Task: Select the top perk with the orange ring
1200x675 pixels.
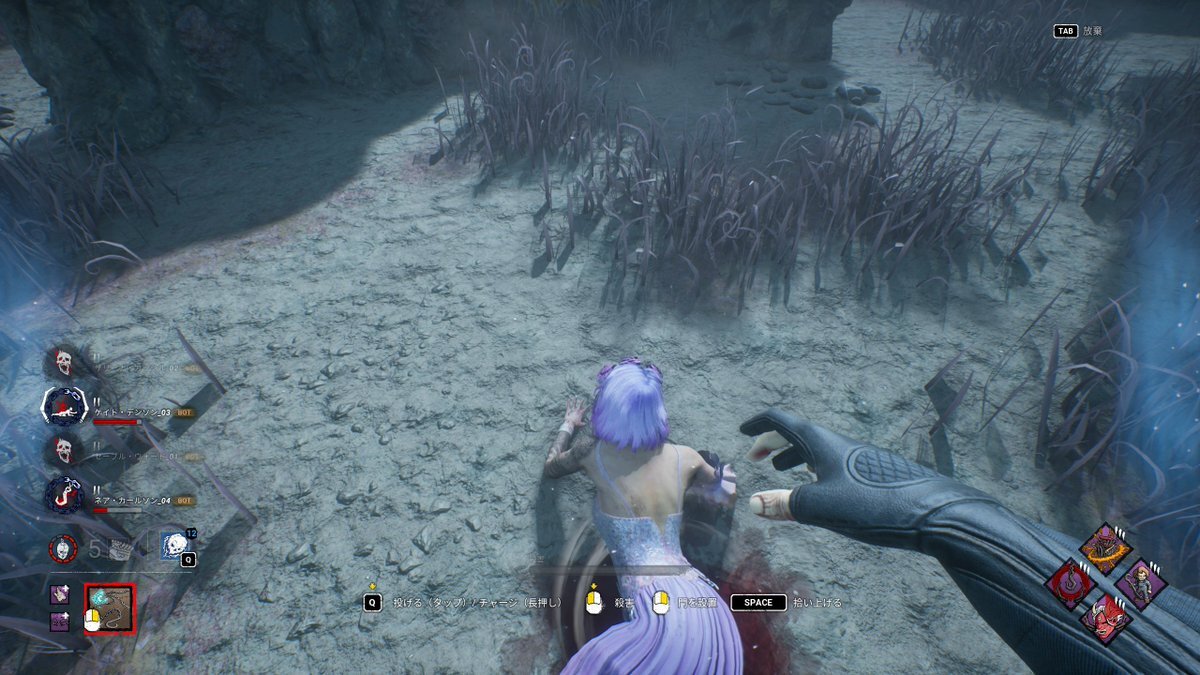Action: pyautogui.click(x=1105, y=549)
